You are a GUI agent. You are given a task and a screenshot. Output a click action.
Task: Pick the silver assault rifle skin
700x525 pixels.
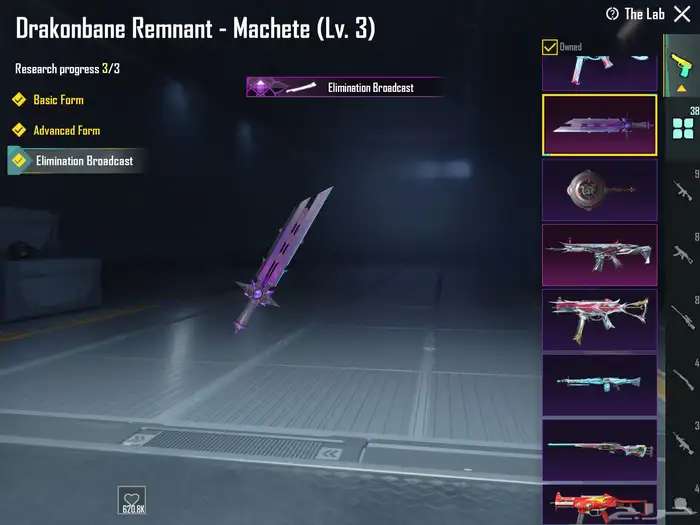pos(599,254)
